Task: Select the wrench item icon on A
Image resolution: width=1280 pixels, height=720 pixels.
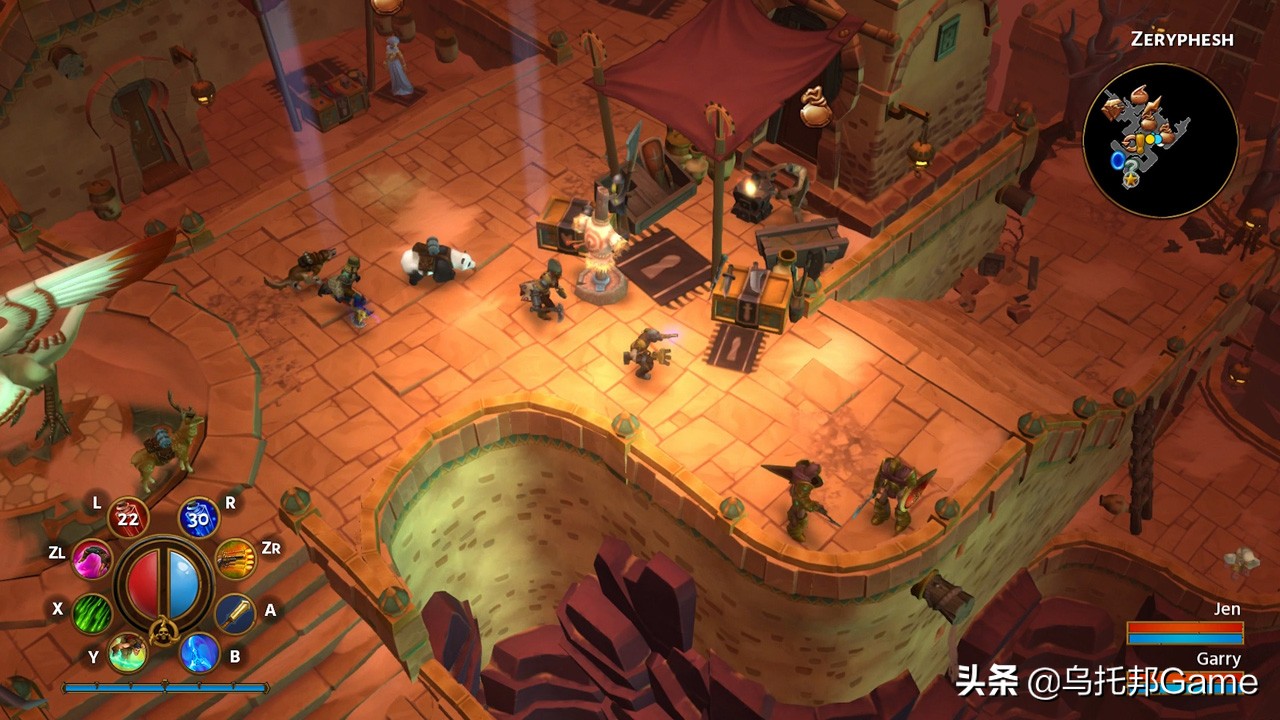Action: click(234, 614)
